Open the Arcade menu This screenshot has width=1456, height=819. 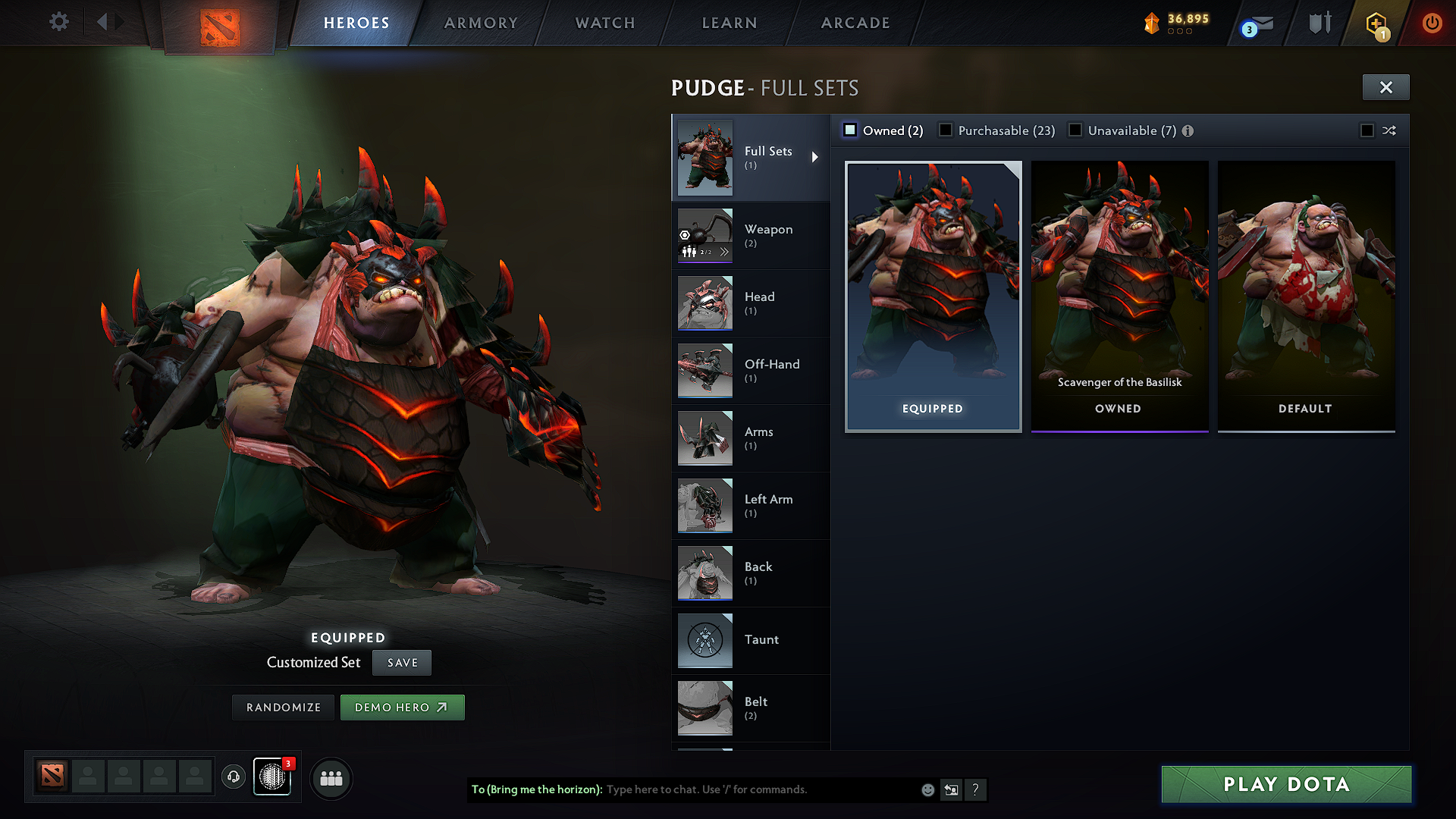coord(855,23)
